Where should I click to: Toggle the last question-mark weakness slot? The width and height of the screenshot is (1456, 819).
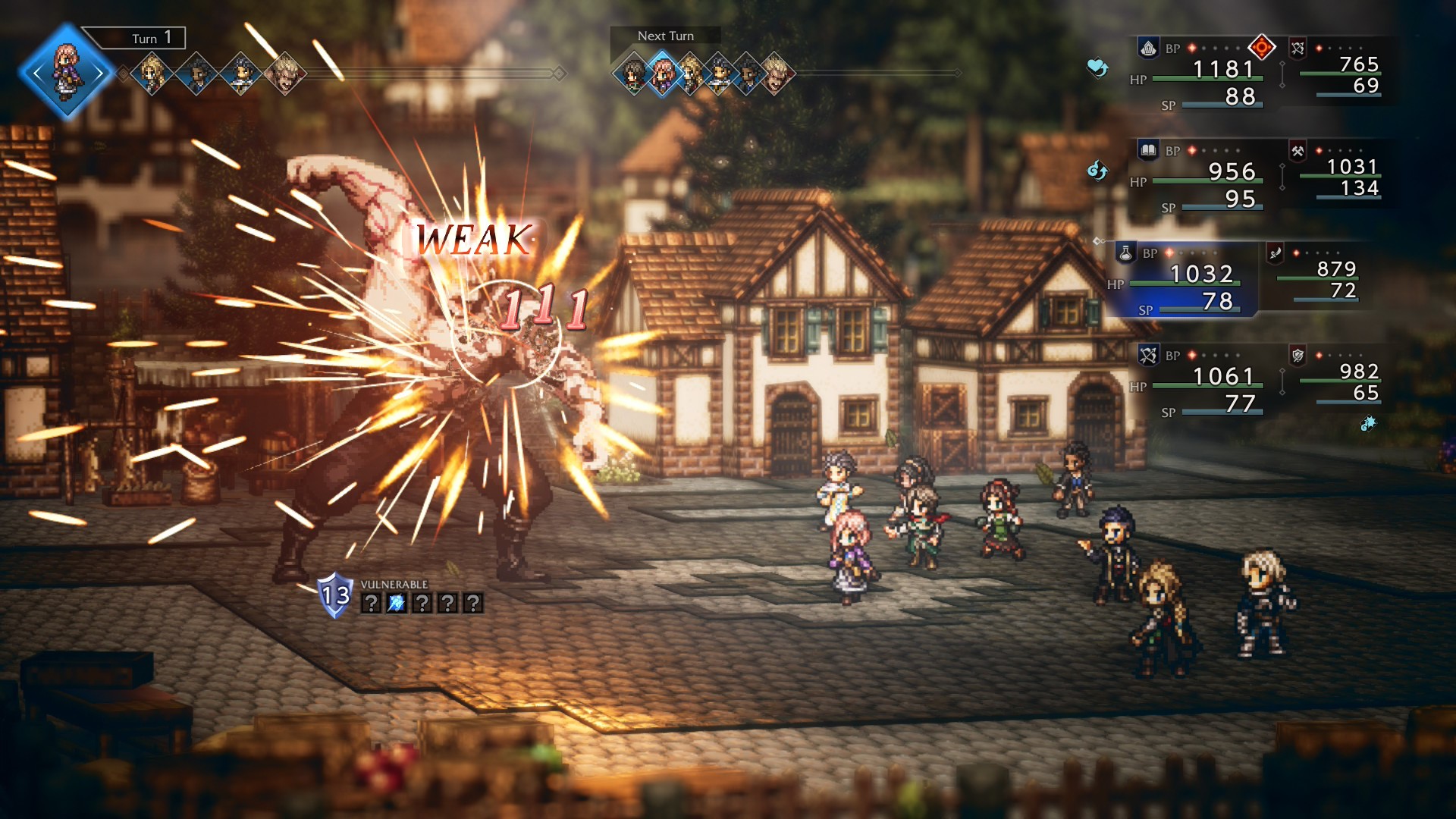474,603
